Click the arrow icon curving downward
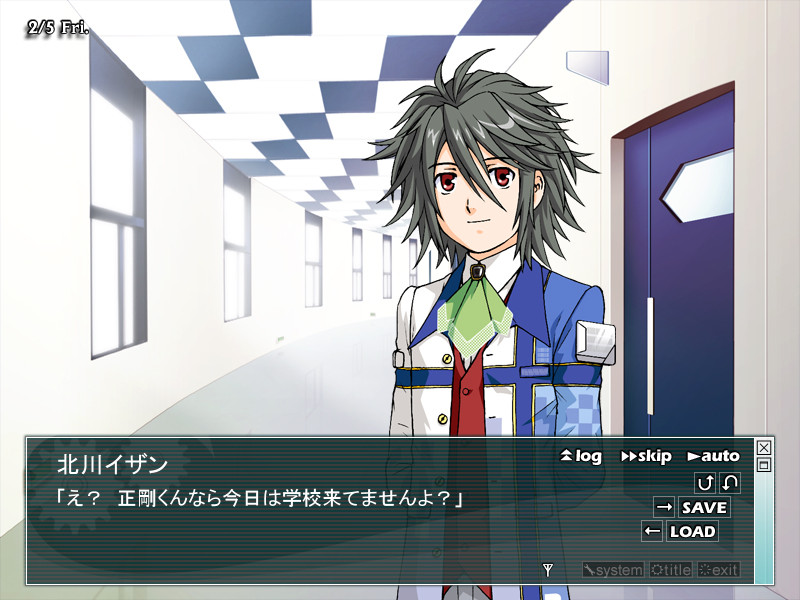This screenshot has height=600, width=800. tap(730, 483)
